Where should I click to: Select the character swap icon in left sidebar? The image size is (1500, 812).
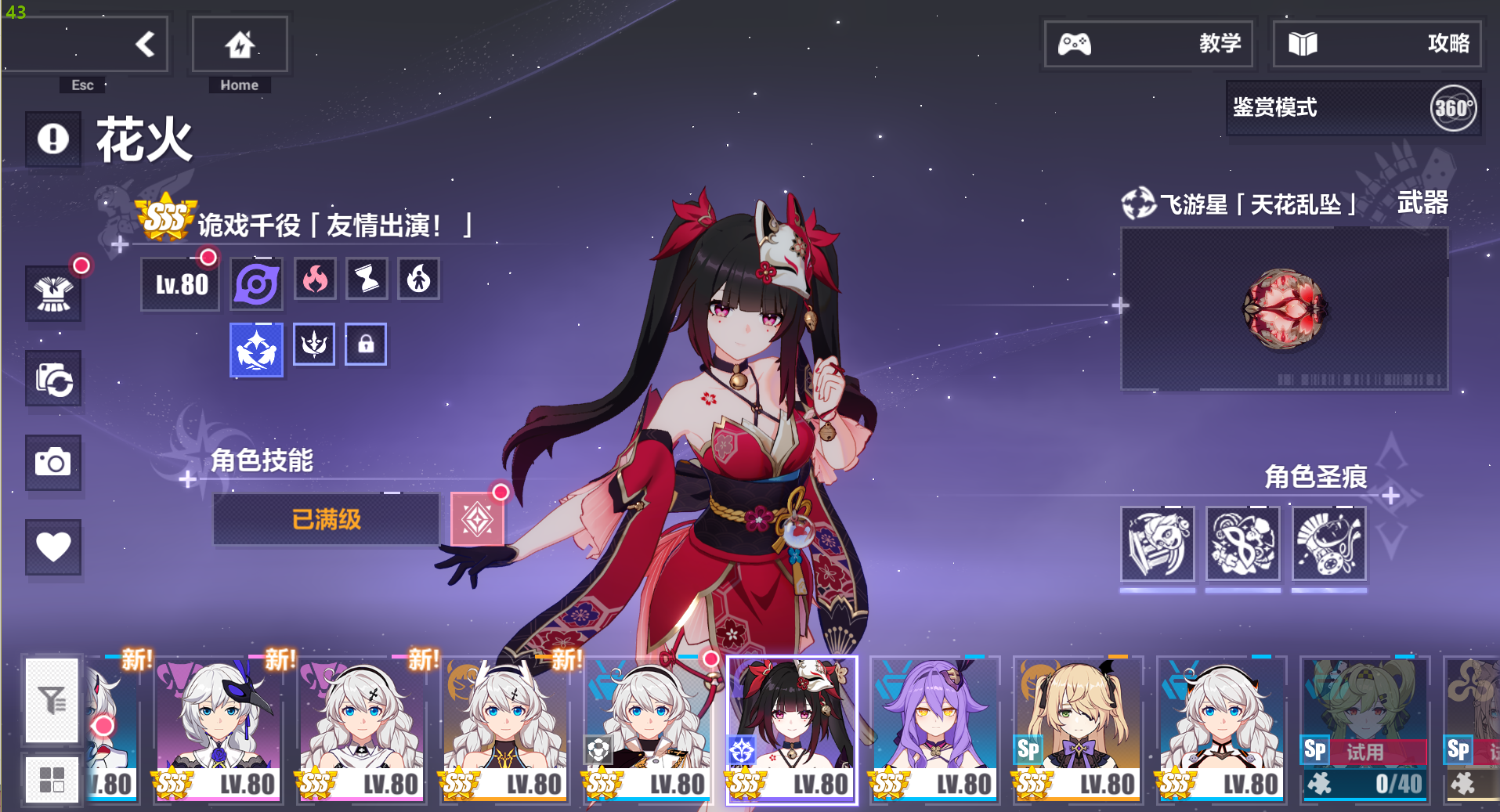click(52, 379)
